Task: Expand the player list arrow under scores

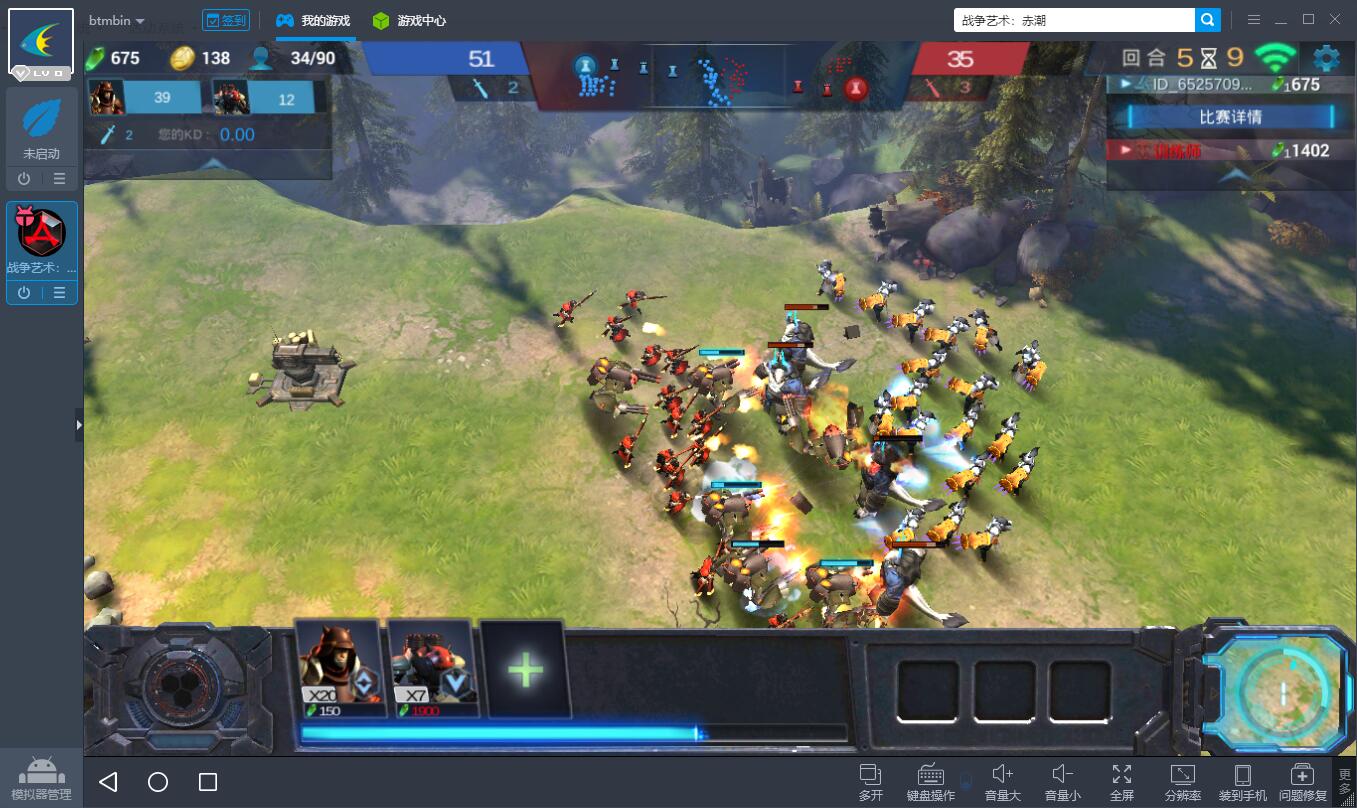Action: coord(1232,174)
